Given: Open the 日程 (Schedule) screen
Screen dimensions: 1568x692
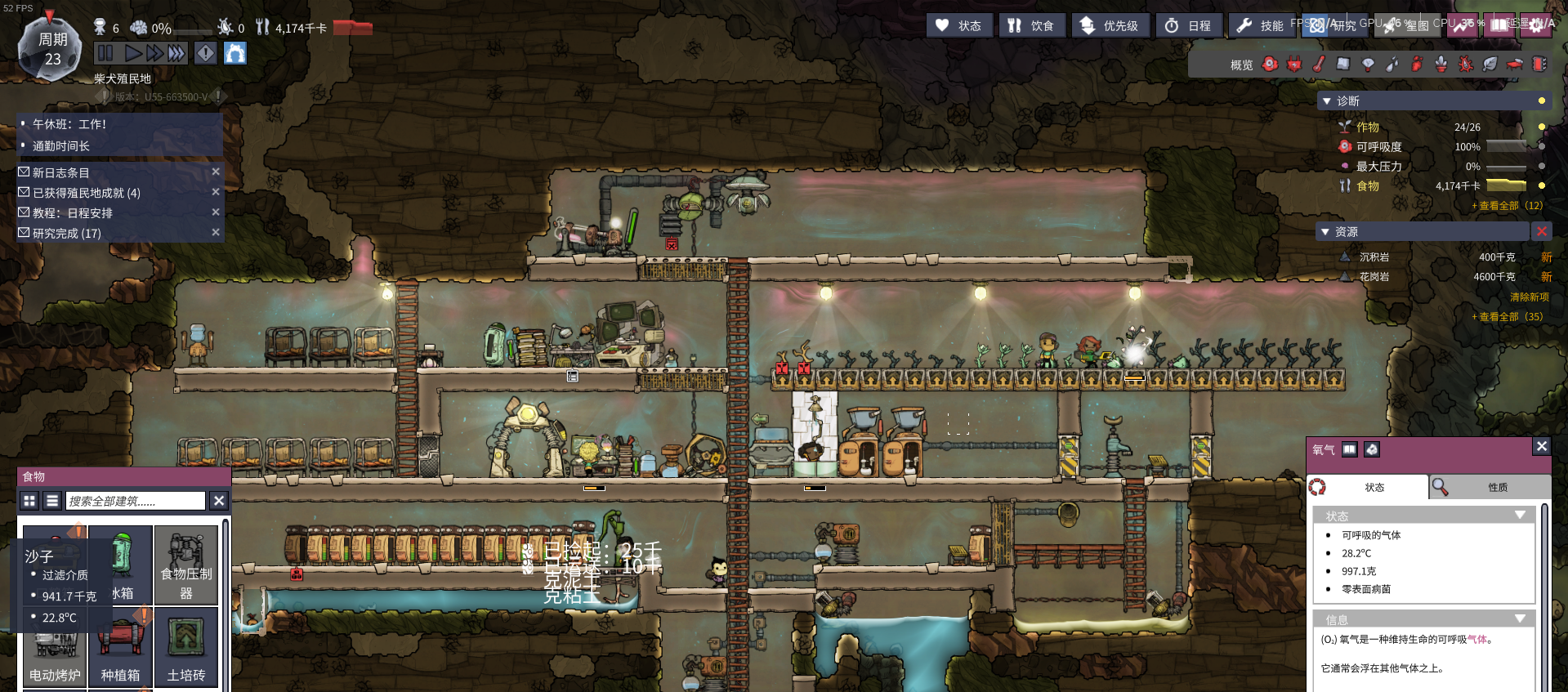Looking at the screenshot, I should click(1188, 25).
